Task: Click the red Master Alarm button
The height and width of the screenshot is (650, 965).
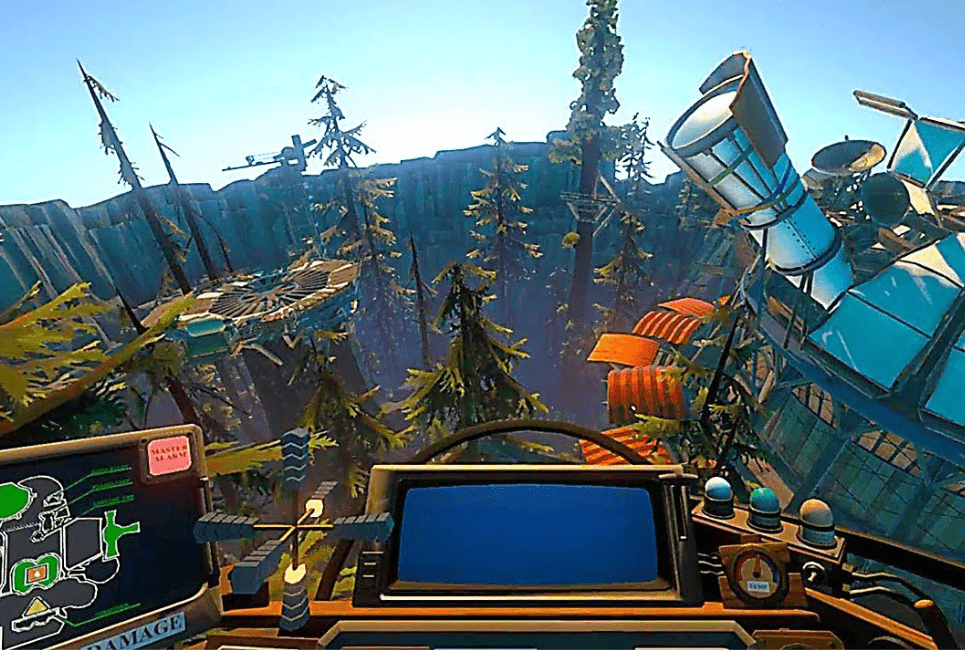Action: tap(169, 455)
